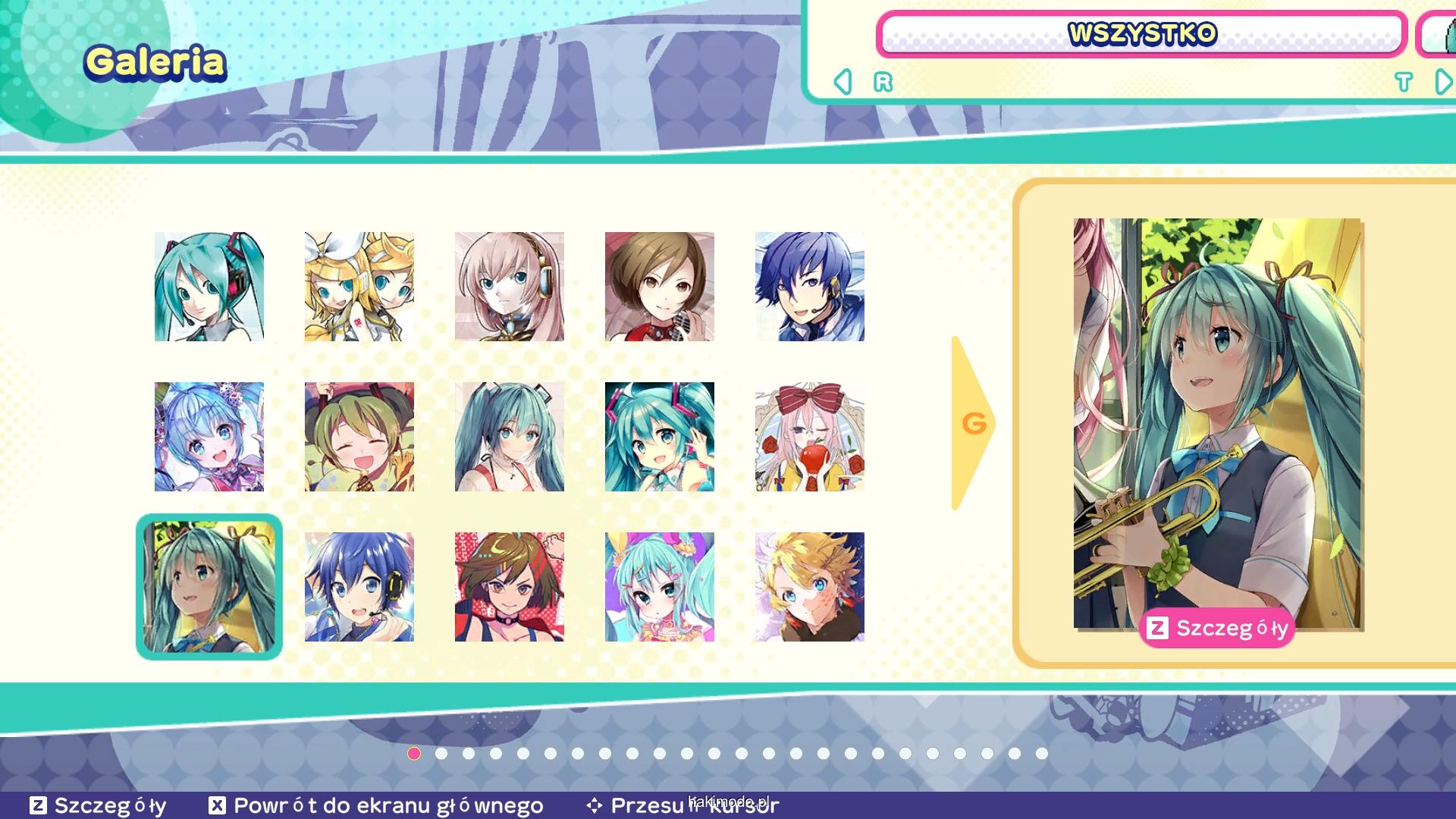Choose the green-haired laughing girl thumbnail
1456x819 pixels.
(x=359, y=437)
